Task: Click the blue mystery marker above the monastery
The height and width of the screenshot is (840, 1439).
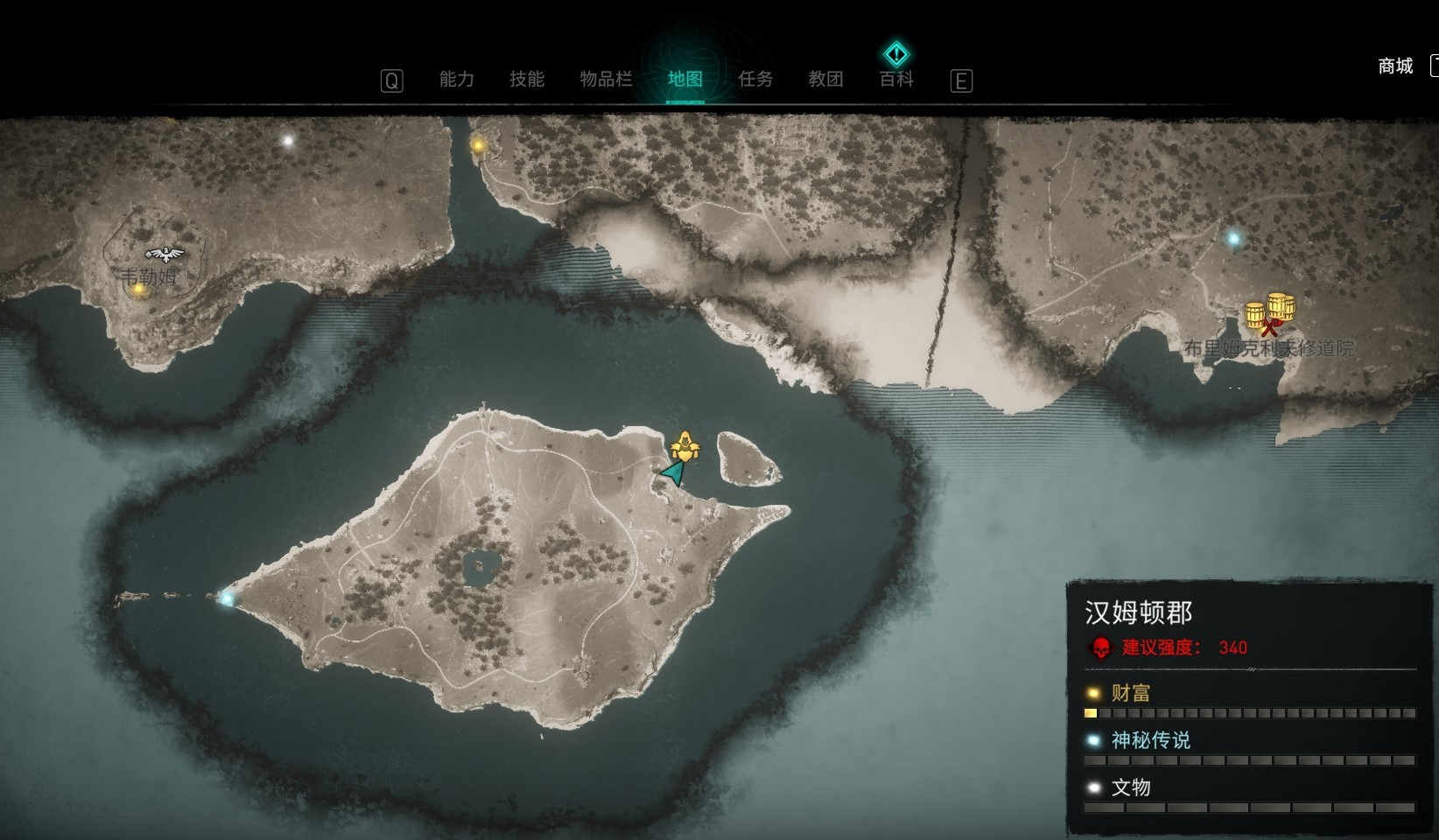Action: click(x=1233, y=238)
